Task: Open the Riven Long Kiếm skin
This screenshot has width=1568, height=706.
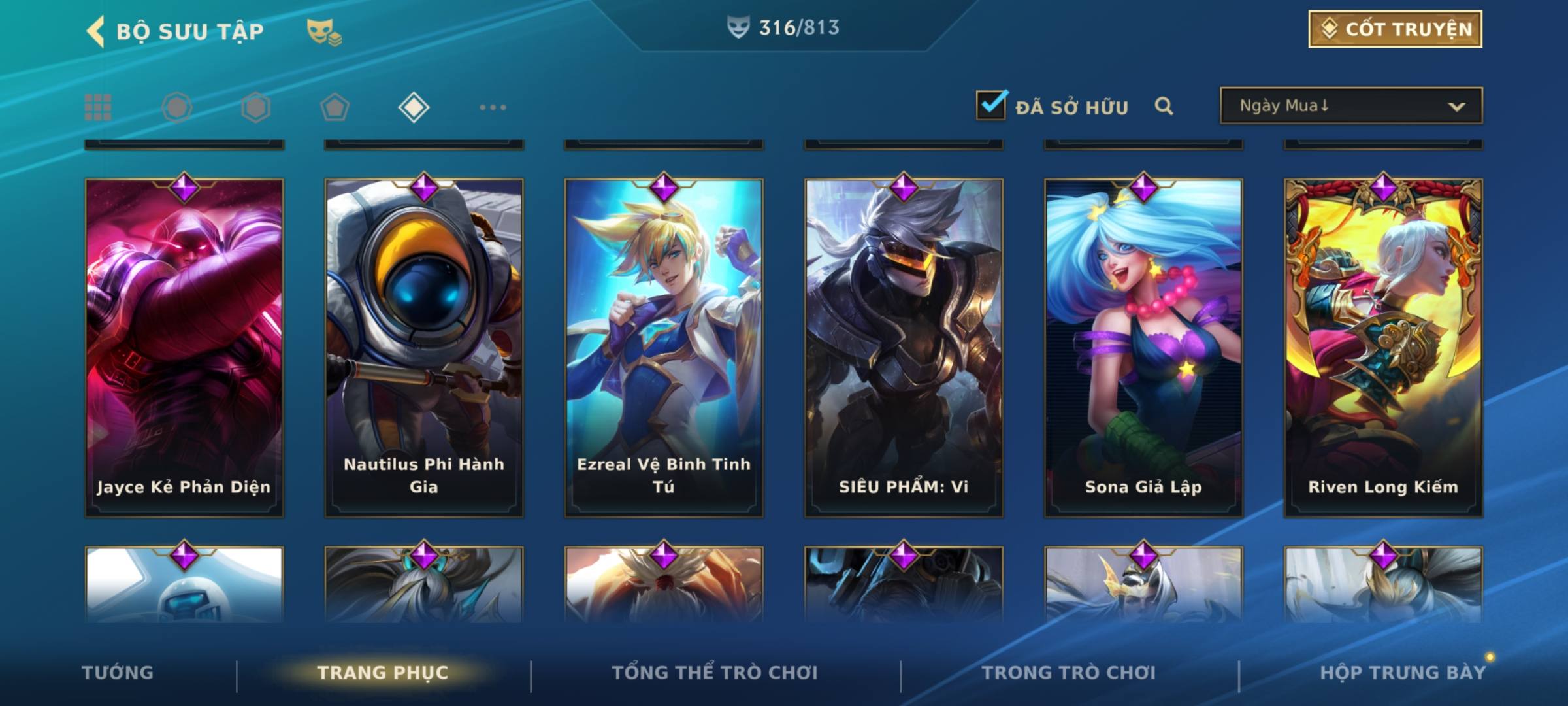Action: [x=1383, y=346]
